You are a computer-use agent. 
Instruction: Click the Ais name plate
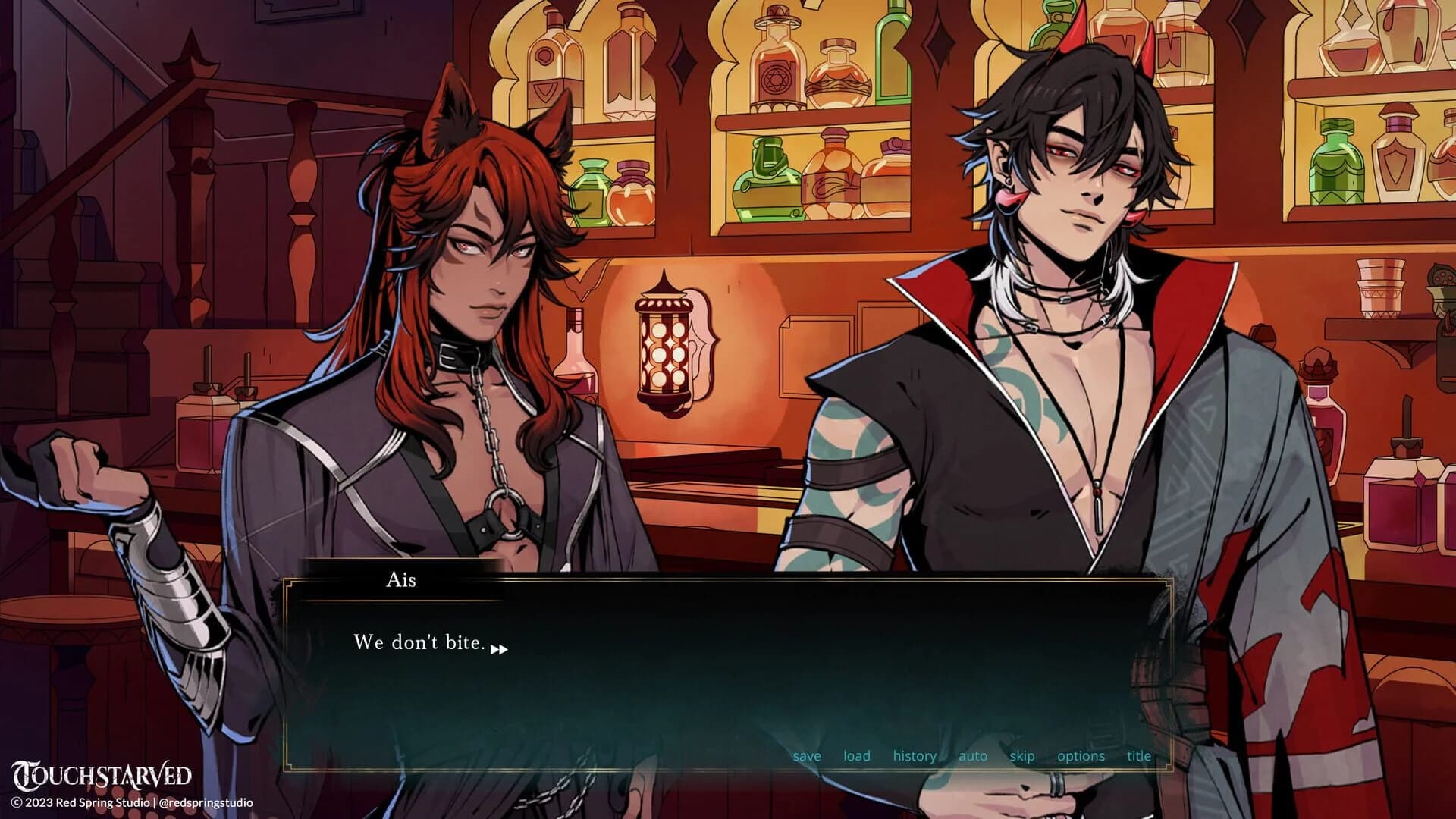click(x=400, y=581)
